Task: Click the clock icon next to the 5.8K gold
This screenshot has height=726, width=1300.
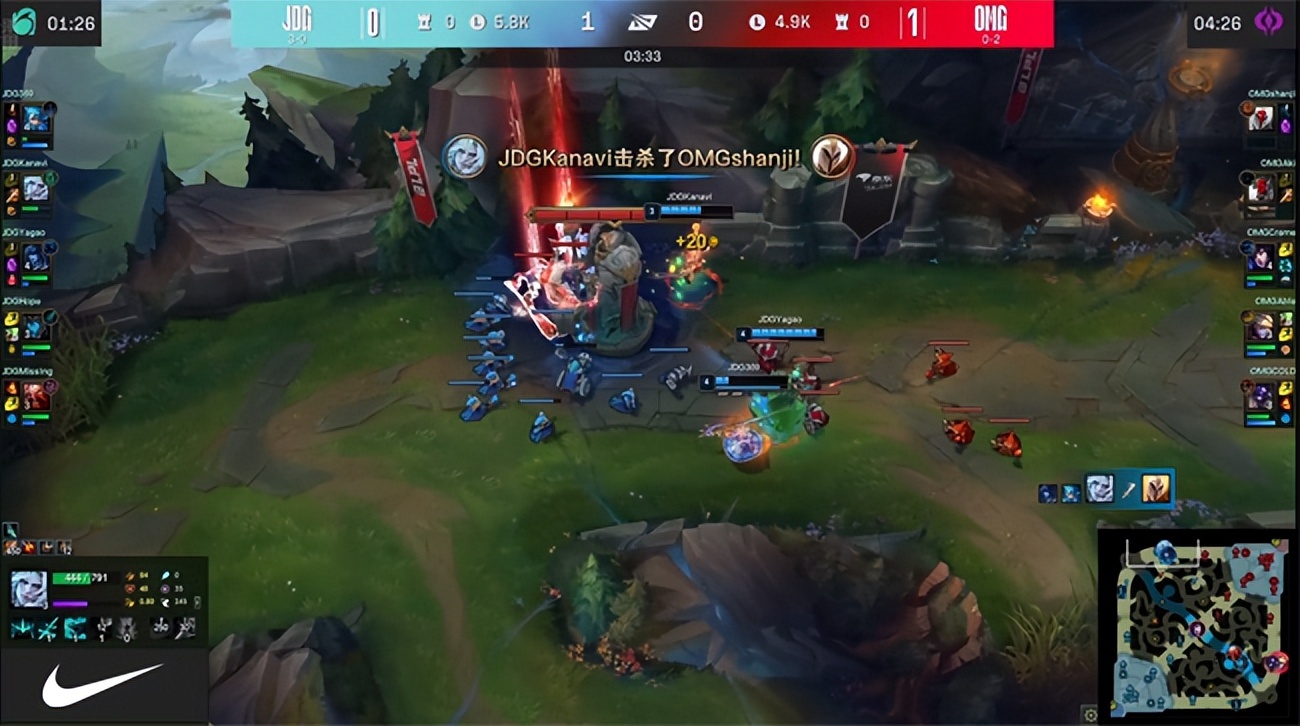Action: (x=479, y=21)
